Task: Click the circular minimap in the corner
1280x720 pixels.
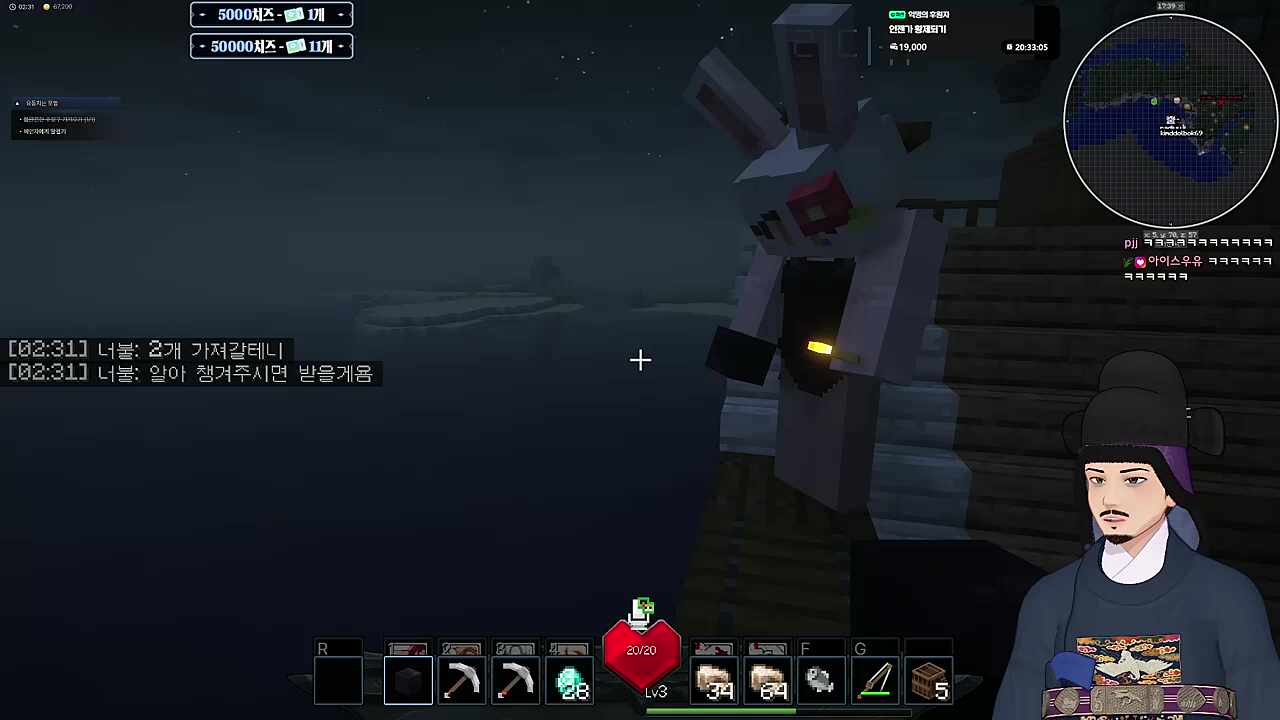Action: pos(1170,120)
